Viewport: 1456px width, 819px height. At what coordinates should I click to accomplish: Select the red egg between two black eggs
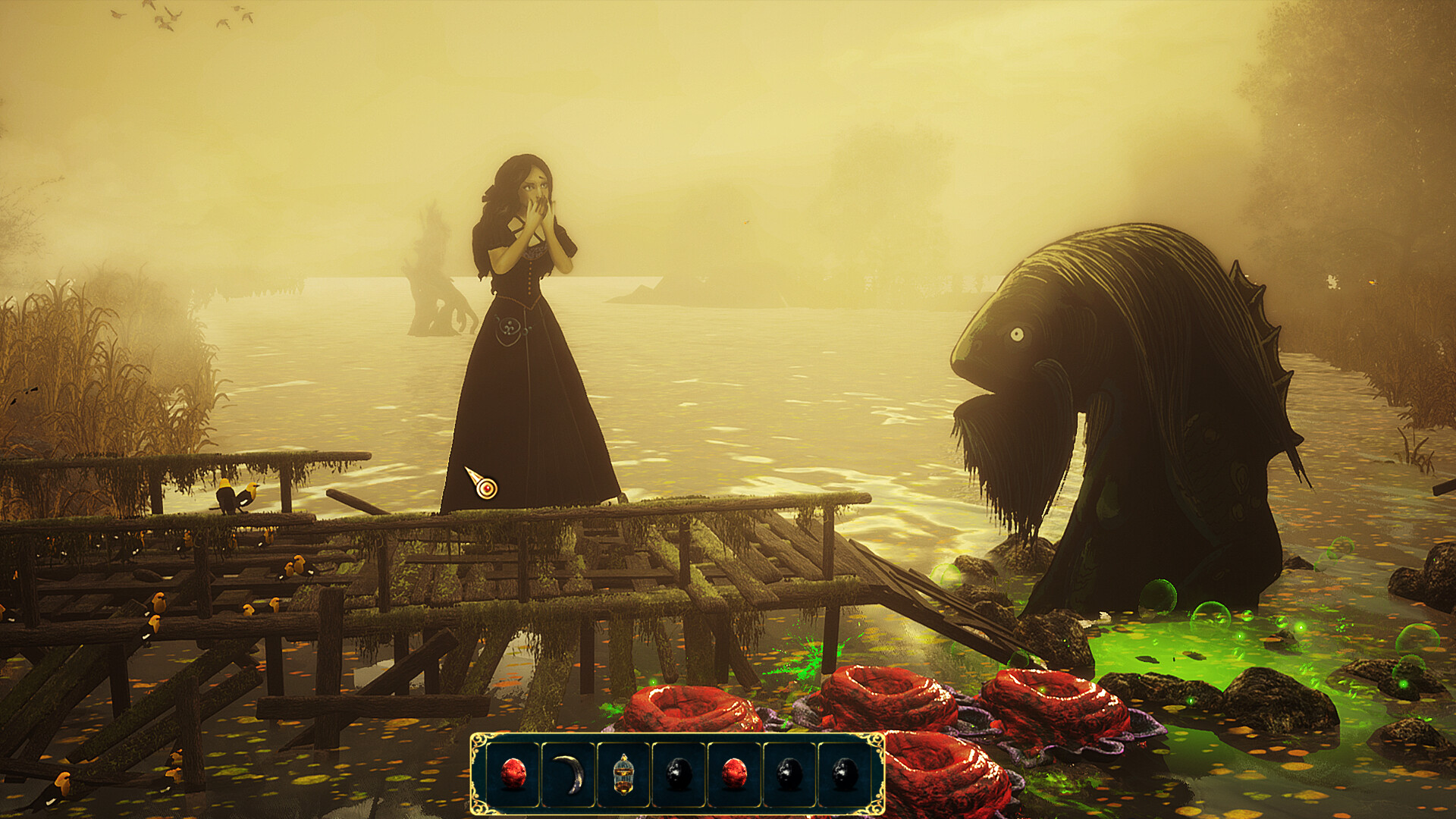(734, 774)
